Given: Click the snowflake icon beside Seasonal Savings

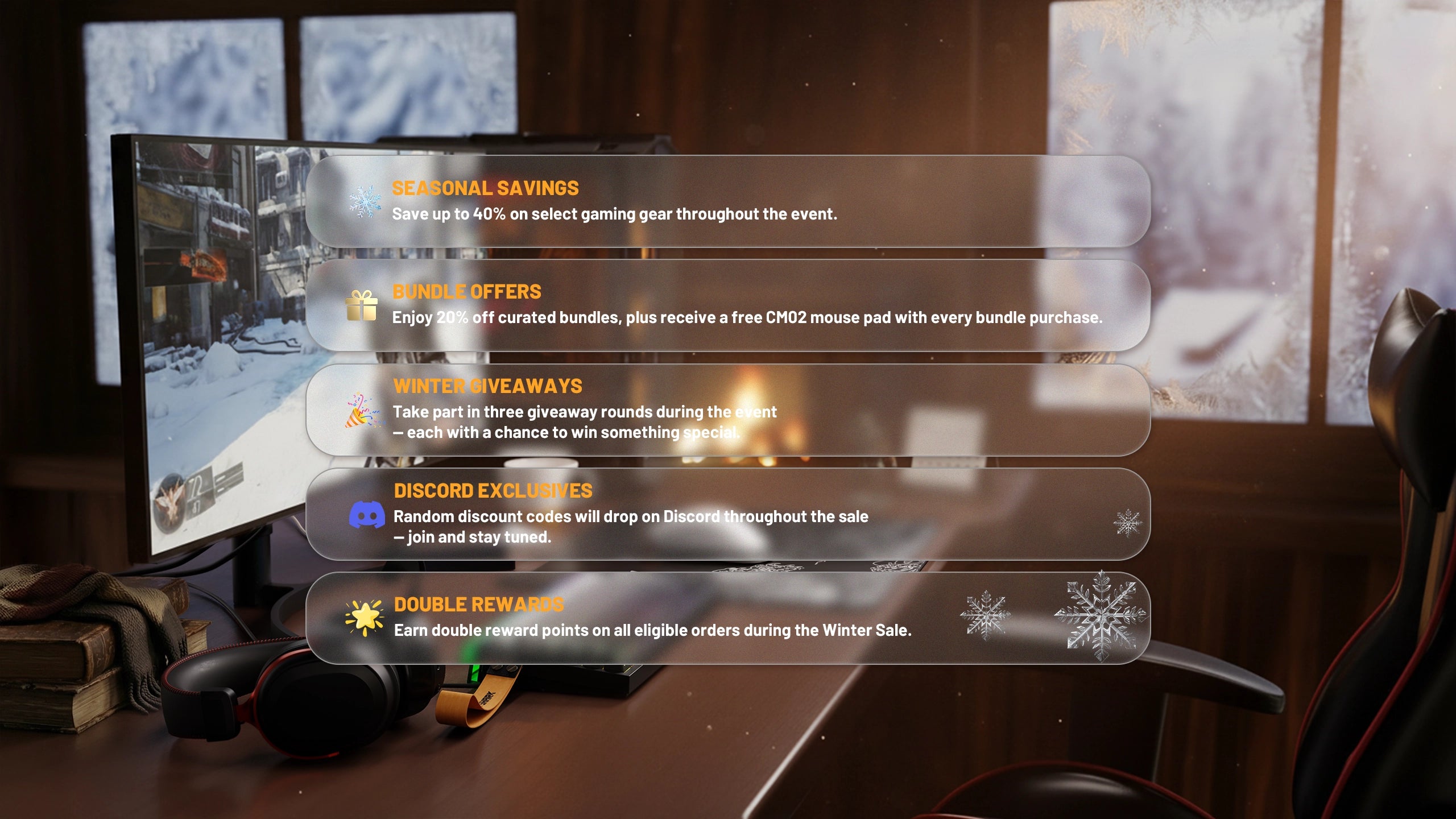Looking at the screenshot, I should pyautogui.click(x=365, y=201).
